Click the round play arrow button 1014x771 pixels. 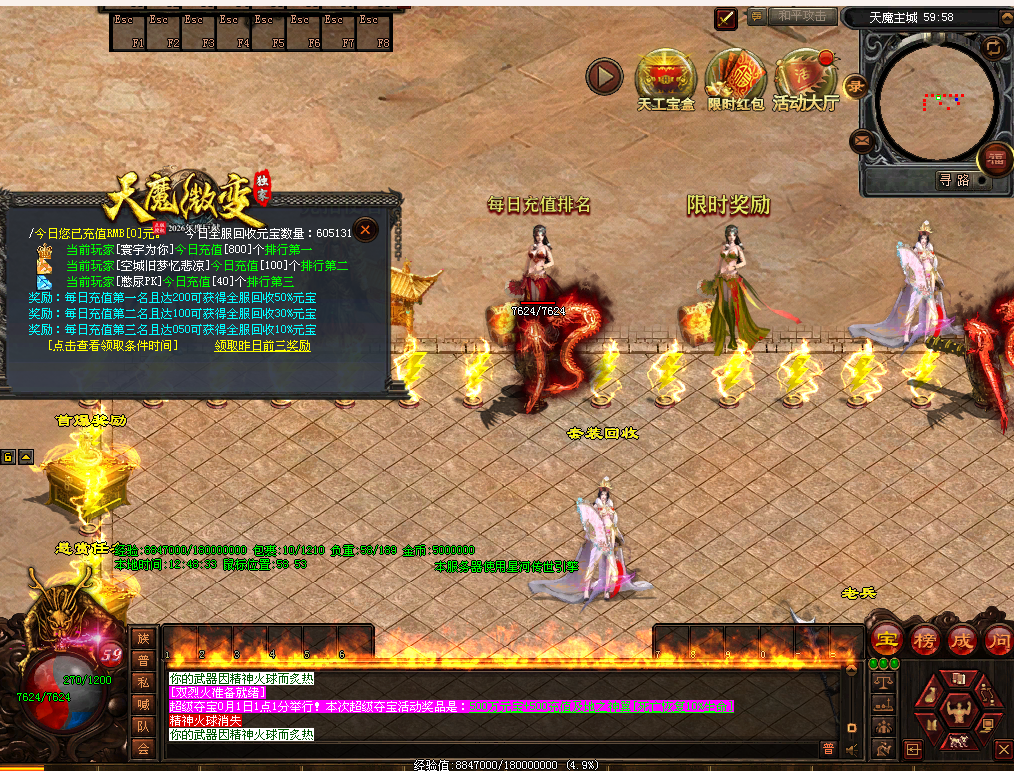604,76
